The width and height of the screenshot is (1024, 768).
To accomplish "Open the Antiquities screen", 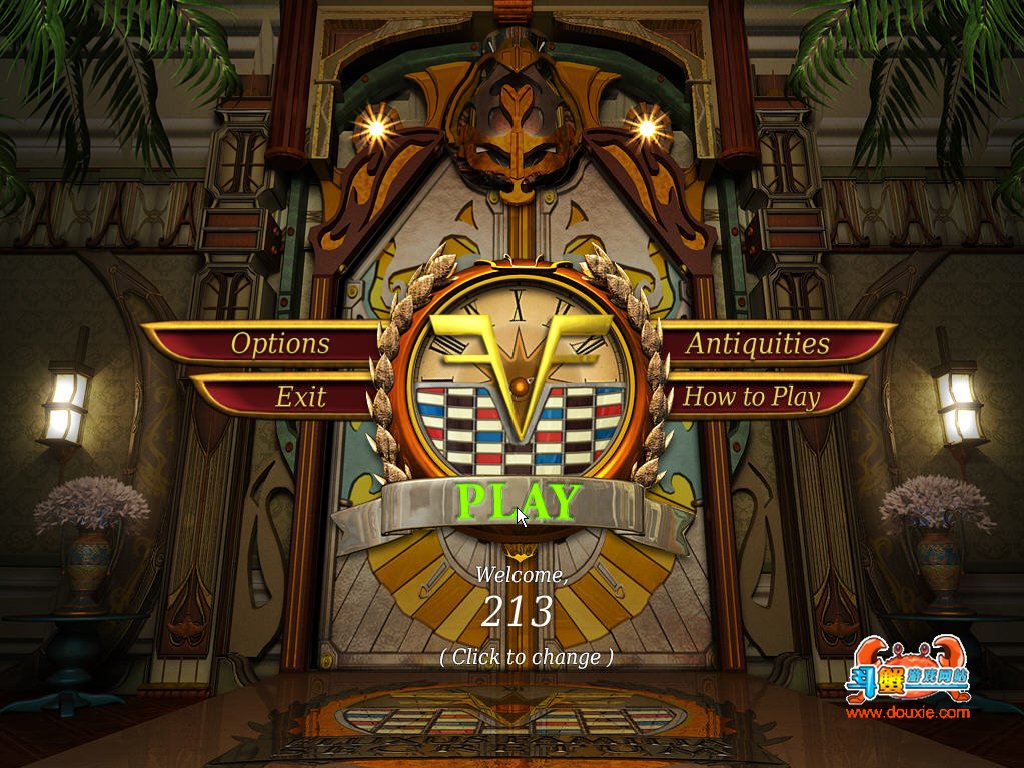I will (758, 343).
